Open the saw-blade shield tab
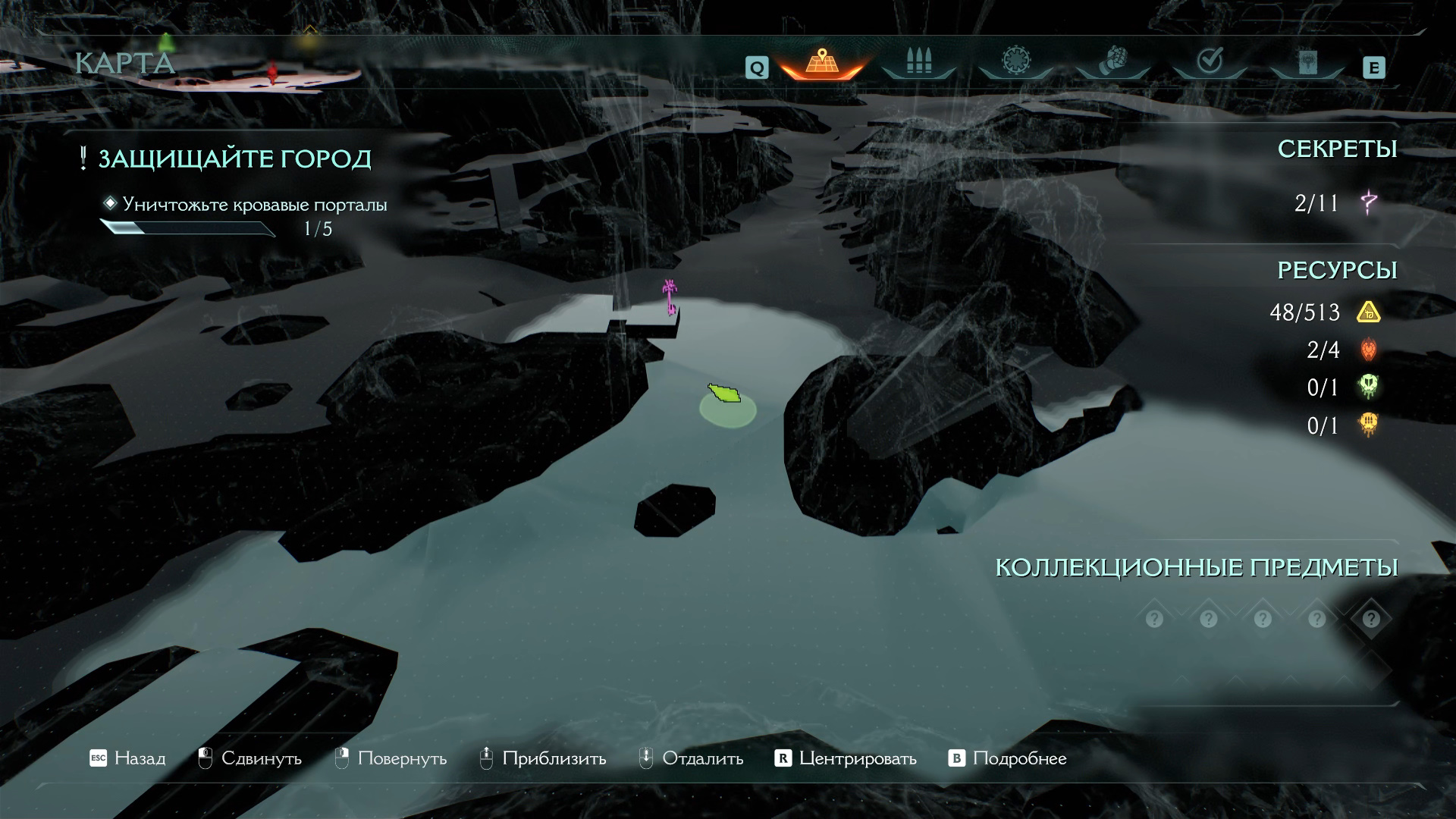Screen dimensions: 1456x819 [x=1015, y=62]
